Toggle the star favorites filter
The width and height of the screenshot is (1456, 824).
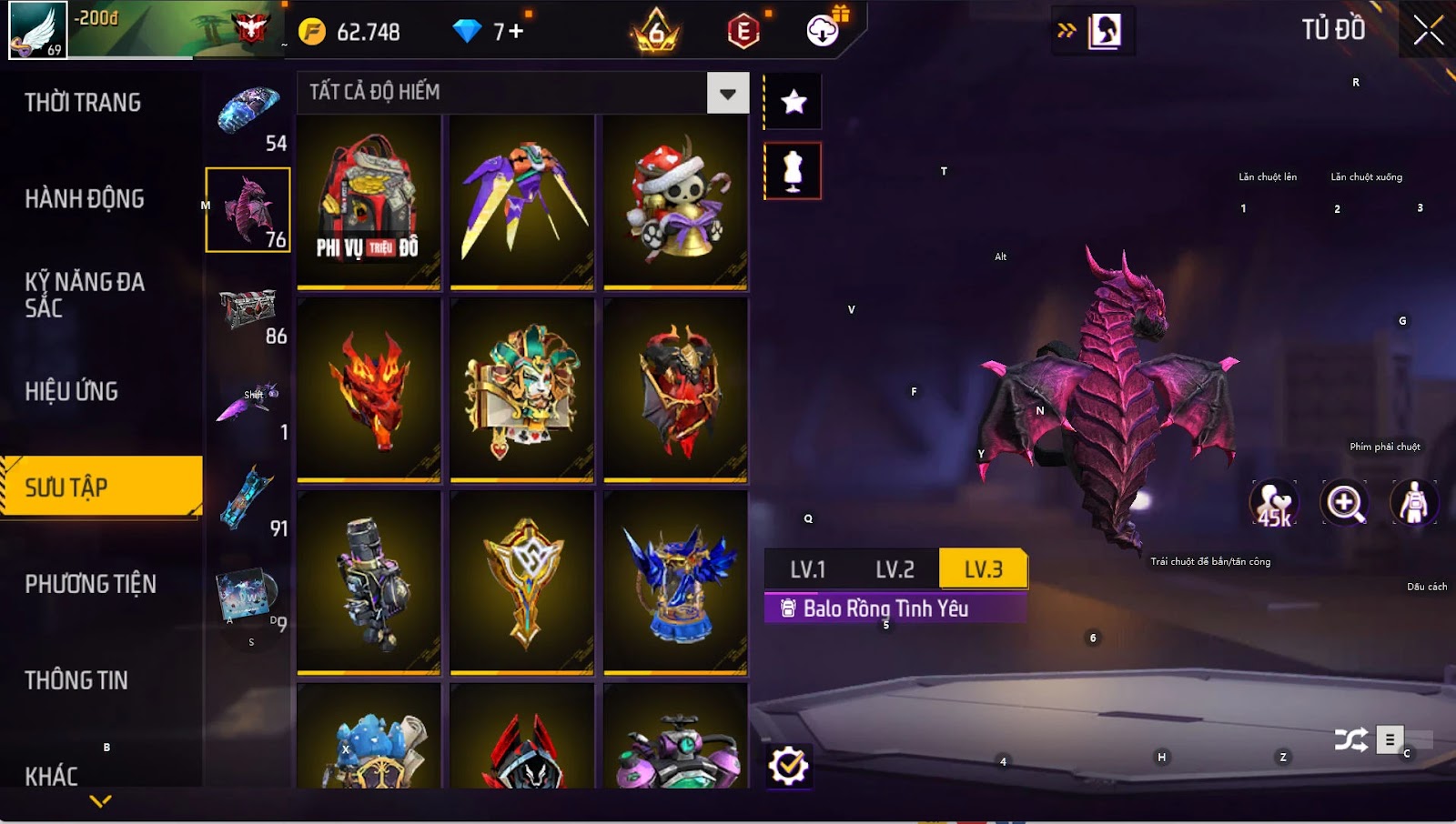tap(794, 101)
